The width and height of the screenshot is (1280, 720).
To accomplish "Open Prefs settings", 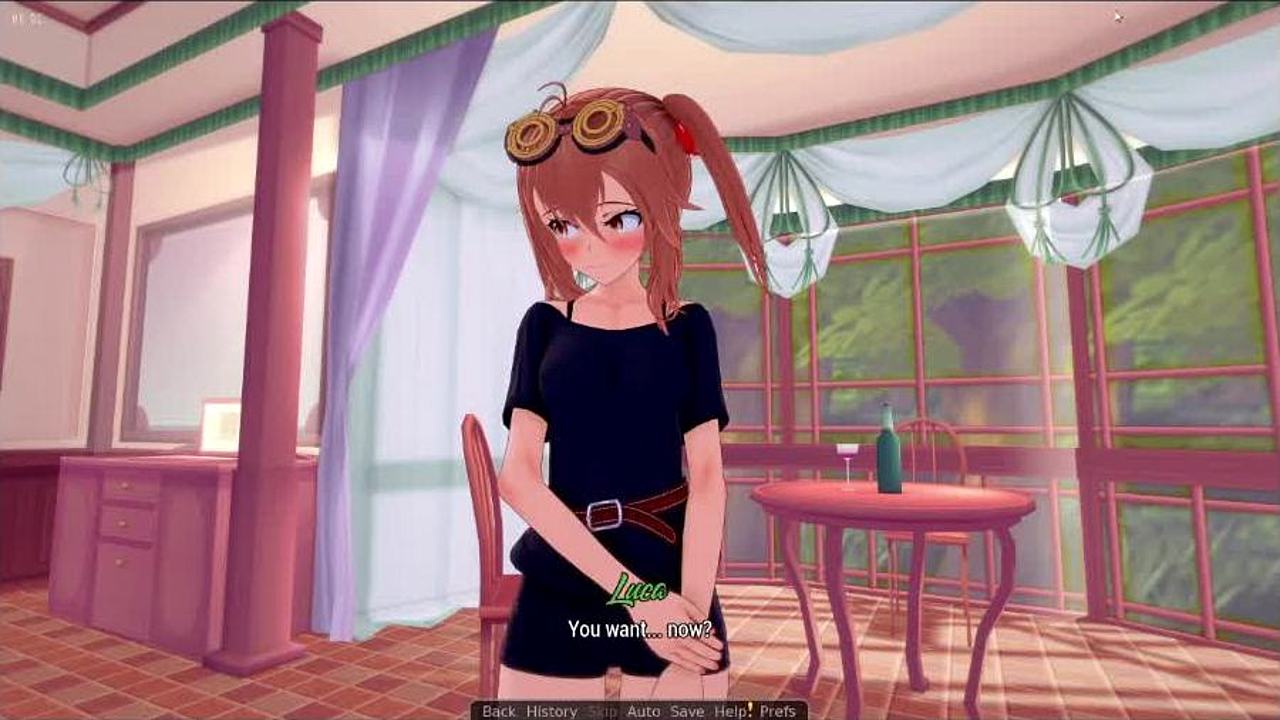I will 777,711.
